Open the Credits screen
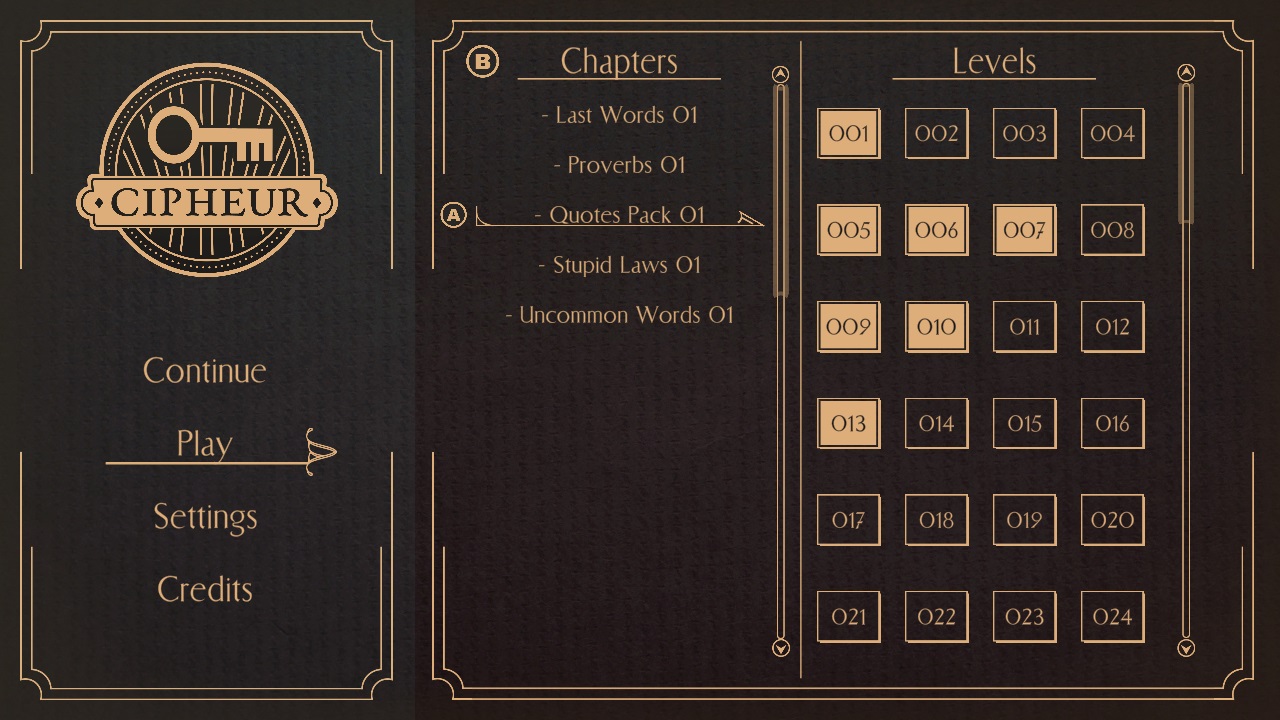The image size is (1280, 720). (x=205, y=589)
